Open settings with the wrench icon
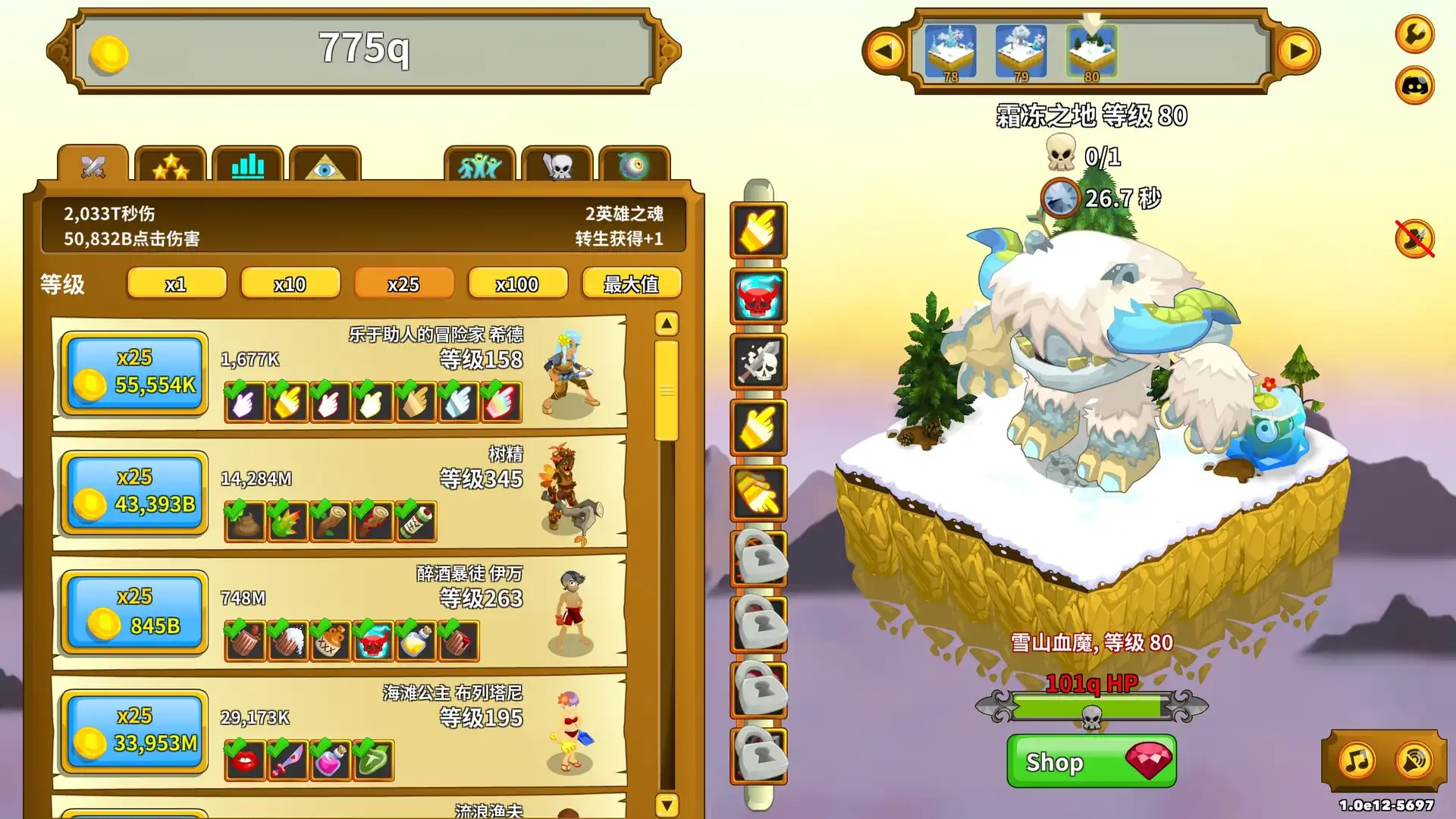The width and height of the screenshot is (1456, 819). tap(1414, 36)
